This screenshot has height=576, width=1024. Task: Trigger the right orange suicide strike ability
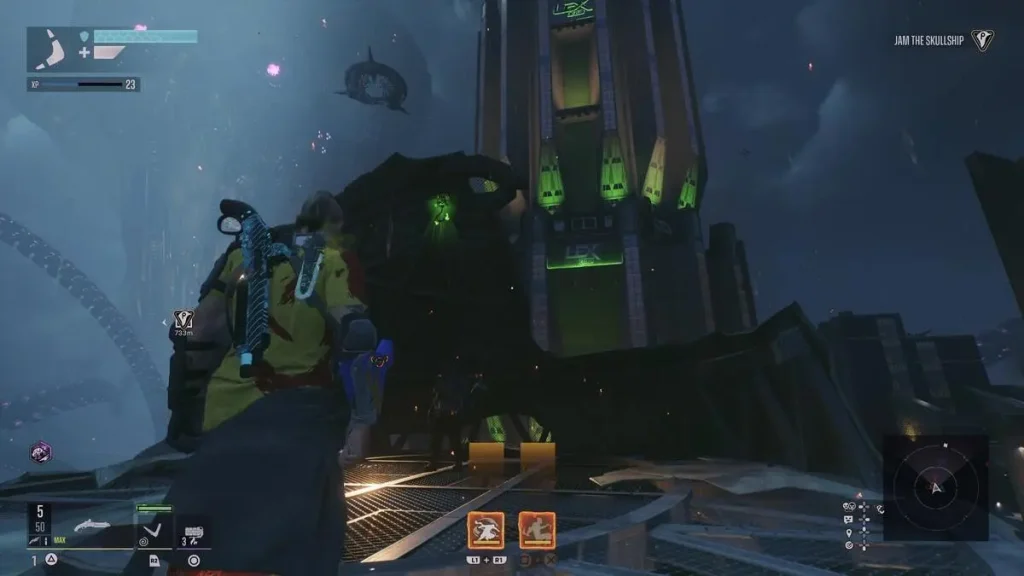[537, 530]
